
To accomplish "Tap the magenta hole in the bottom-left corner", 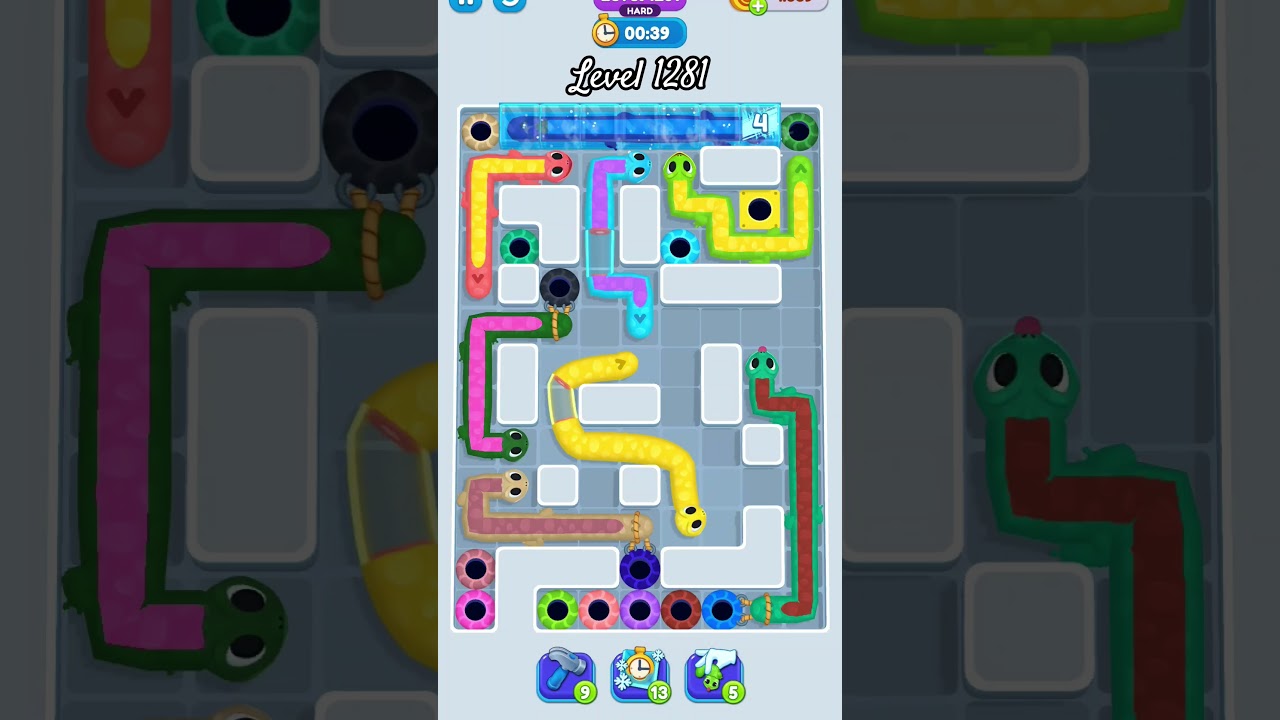I will coord(474,608).
